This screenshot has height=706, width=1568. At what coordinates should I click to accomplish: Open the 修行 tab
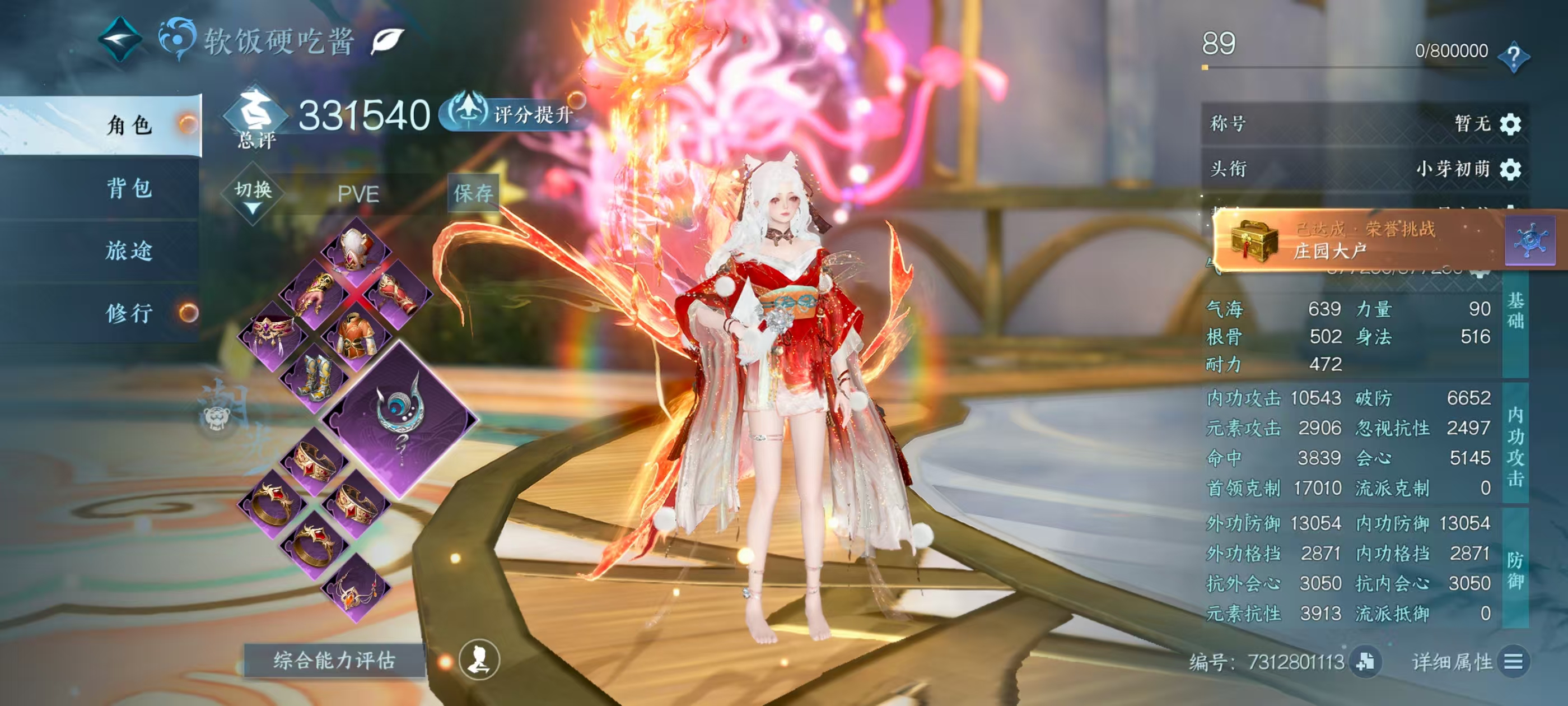click(x=129, y=314)
